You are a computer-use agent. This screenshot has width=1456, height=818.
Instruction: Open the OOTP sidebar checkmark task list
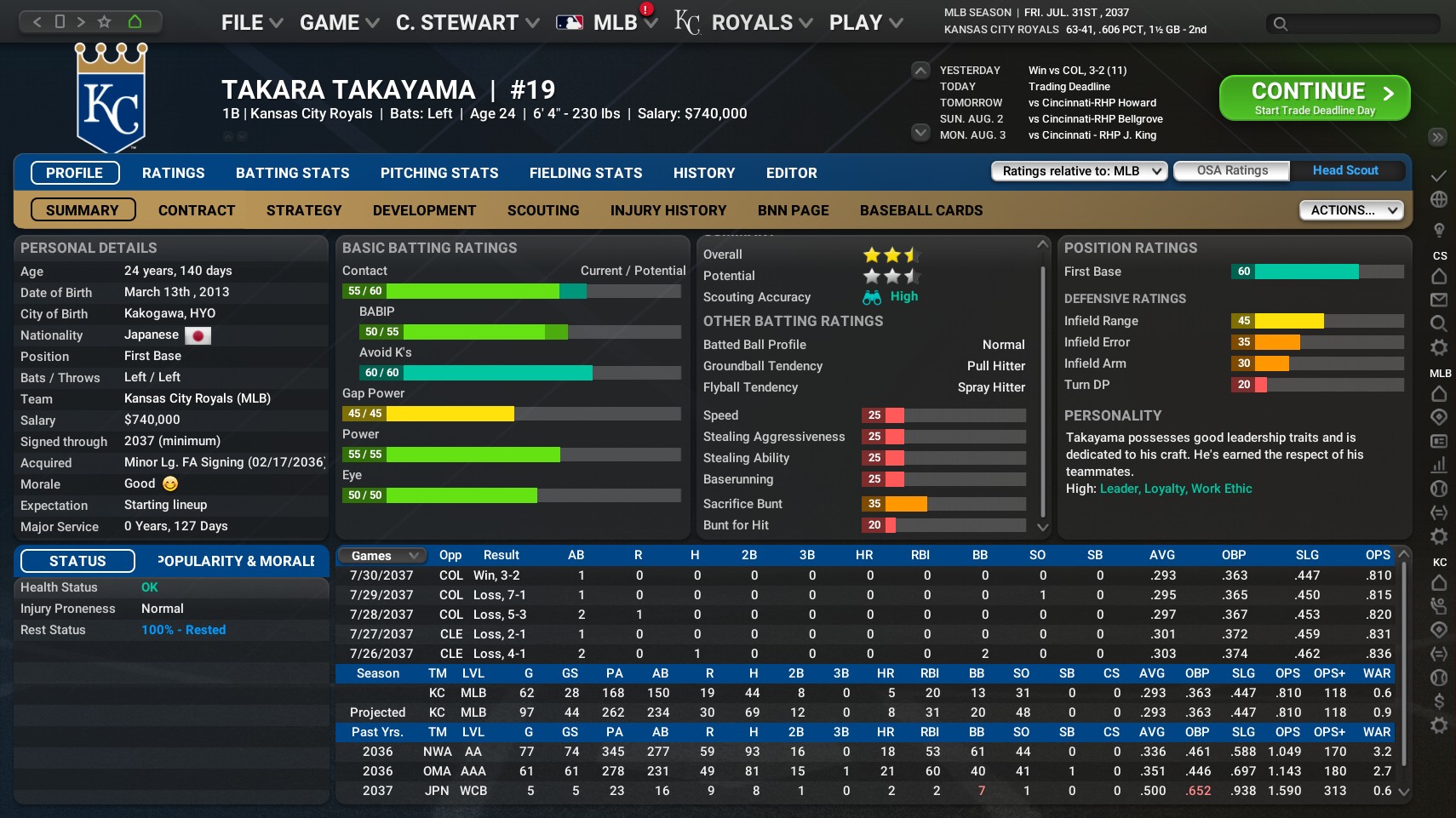[x=1439, y=176]
